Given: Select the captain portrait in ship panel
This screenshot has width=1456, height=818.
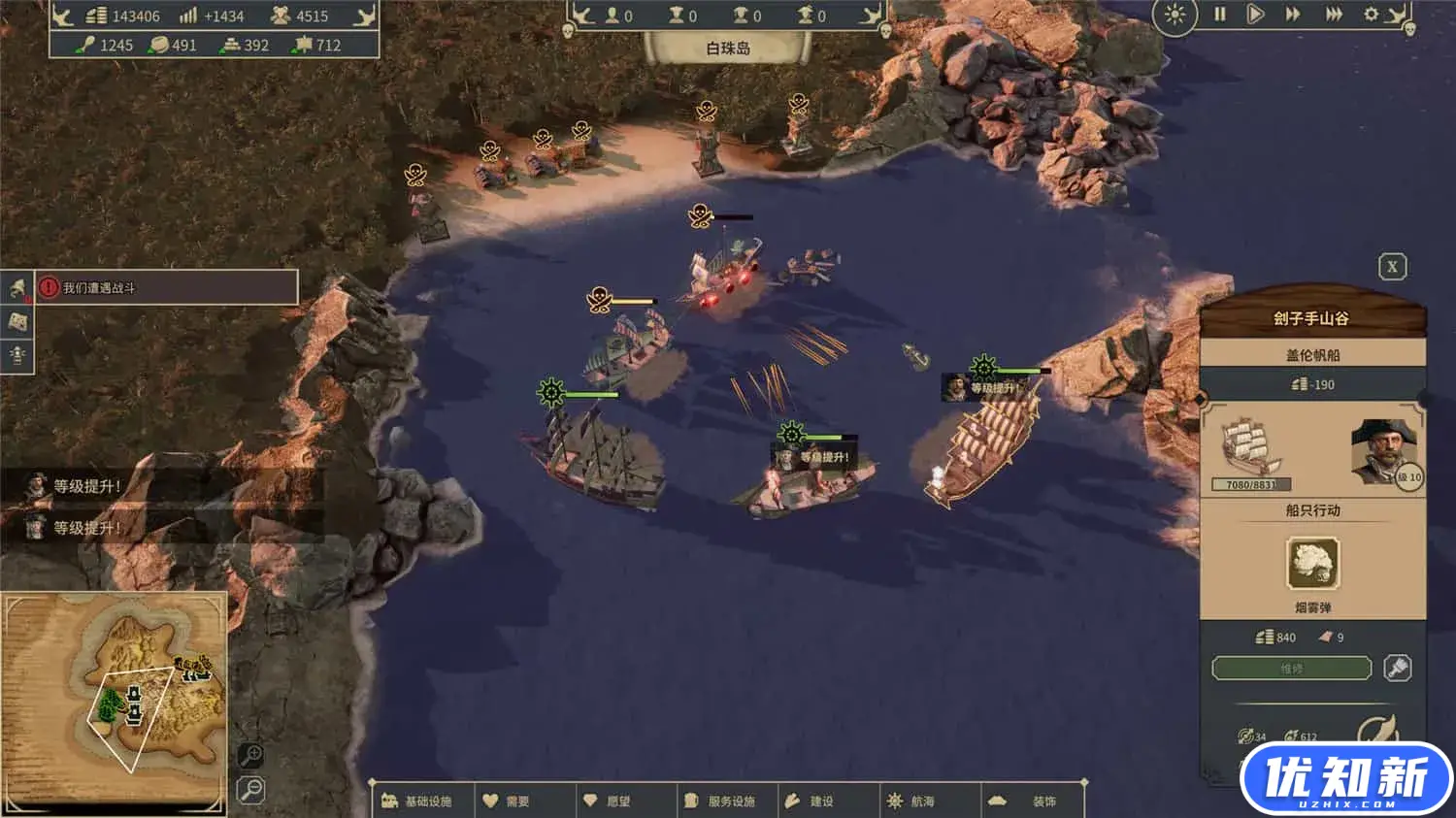Looking at the screenshot, I should pyautogui.click(x=1382, y=451).
